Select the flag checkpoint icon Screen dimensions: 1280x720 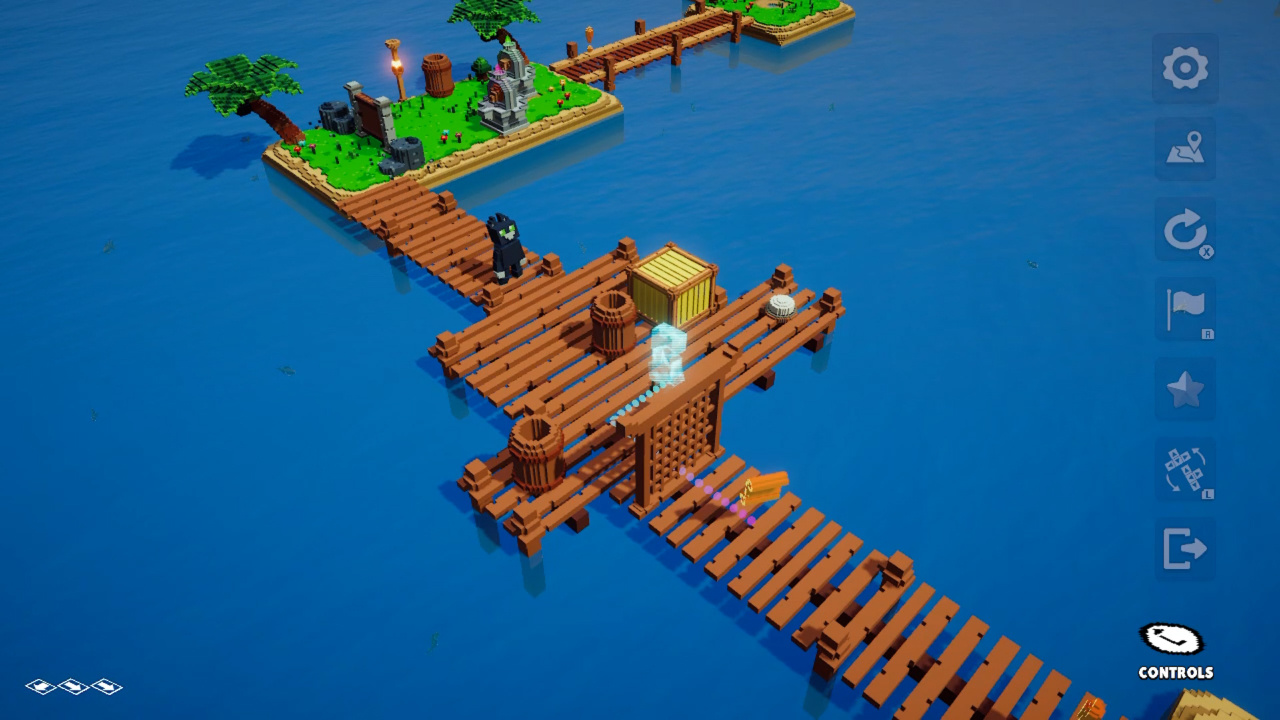point(1185,308)
